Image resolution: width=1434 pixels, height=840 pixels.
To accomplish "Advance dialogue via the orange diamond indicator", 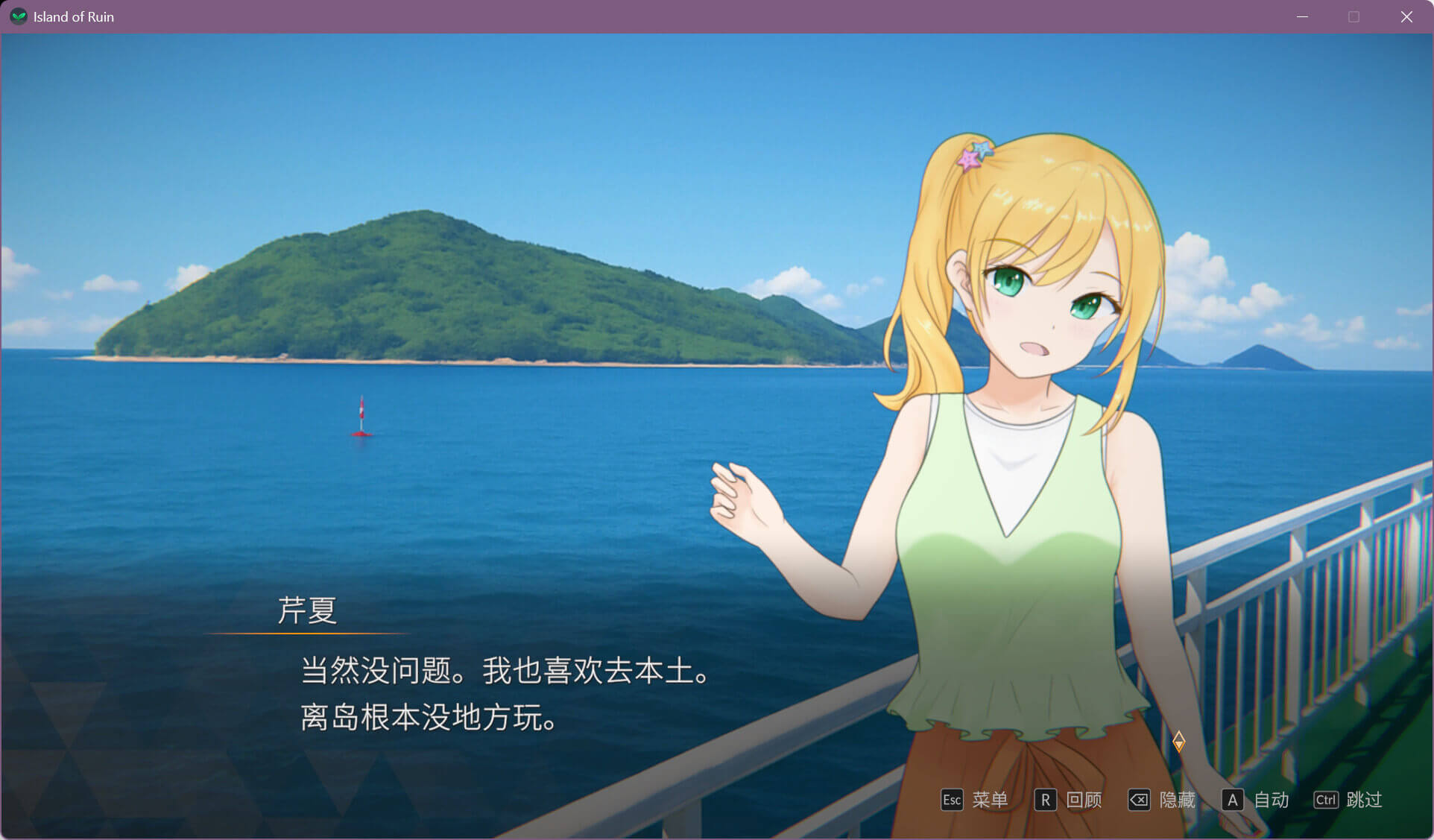I will [1178, 741].
